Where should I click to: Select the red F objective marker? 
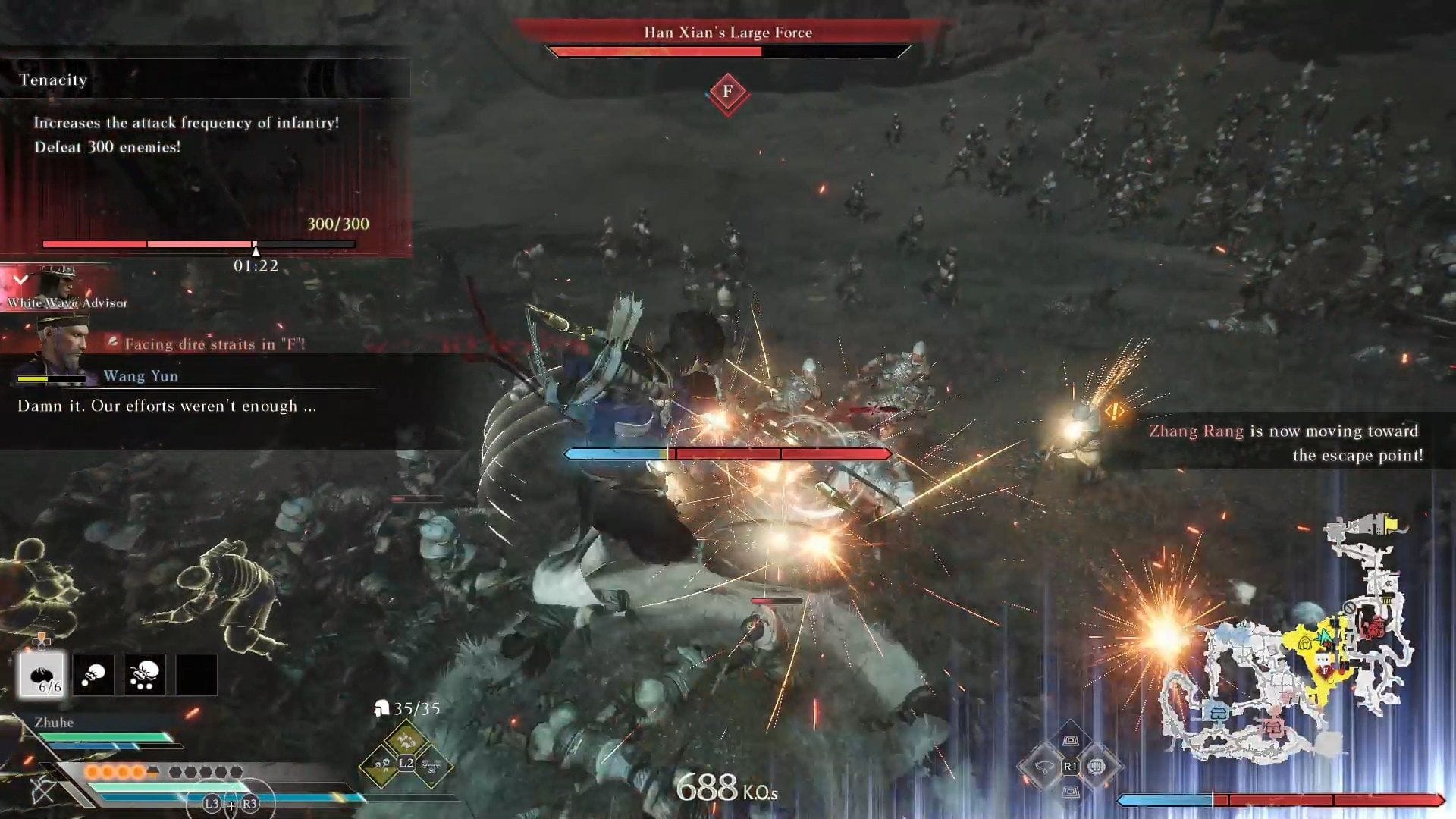(727, 93)
